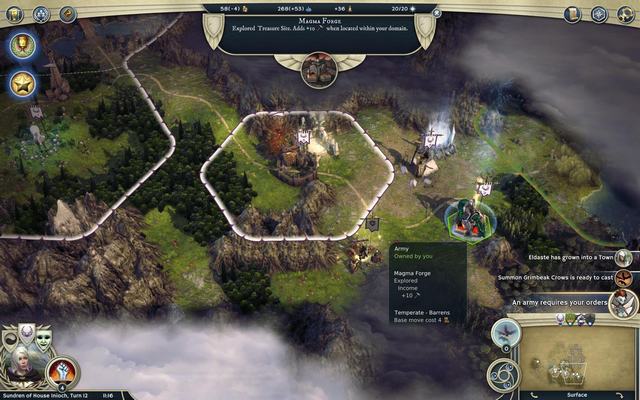This screenshot has width=640, height=400.
Task: Open the spell book bird orb
Action: pyautogui.click(x=505, y=334)
